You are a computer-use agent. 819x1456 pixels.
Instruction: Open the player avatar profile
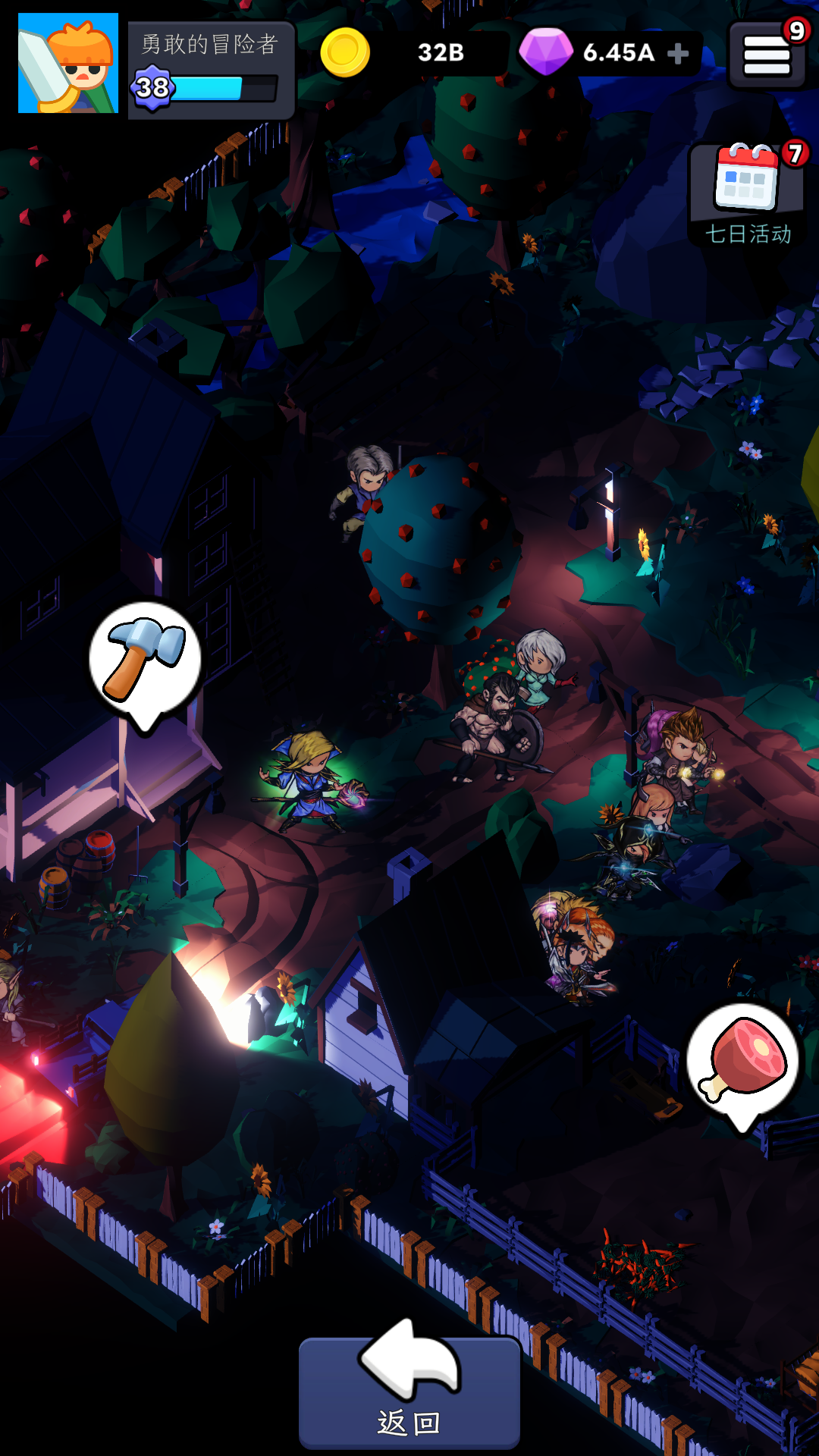point(68,64)
